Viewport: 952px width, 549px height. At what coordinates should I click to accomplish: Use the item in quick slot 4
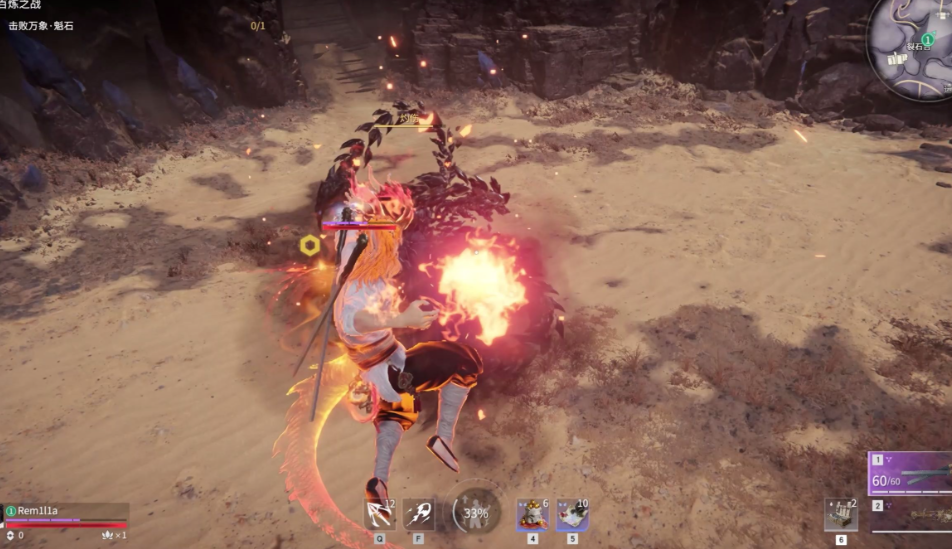click(x=532, y=514)
